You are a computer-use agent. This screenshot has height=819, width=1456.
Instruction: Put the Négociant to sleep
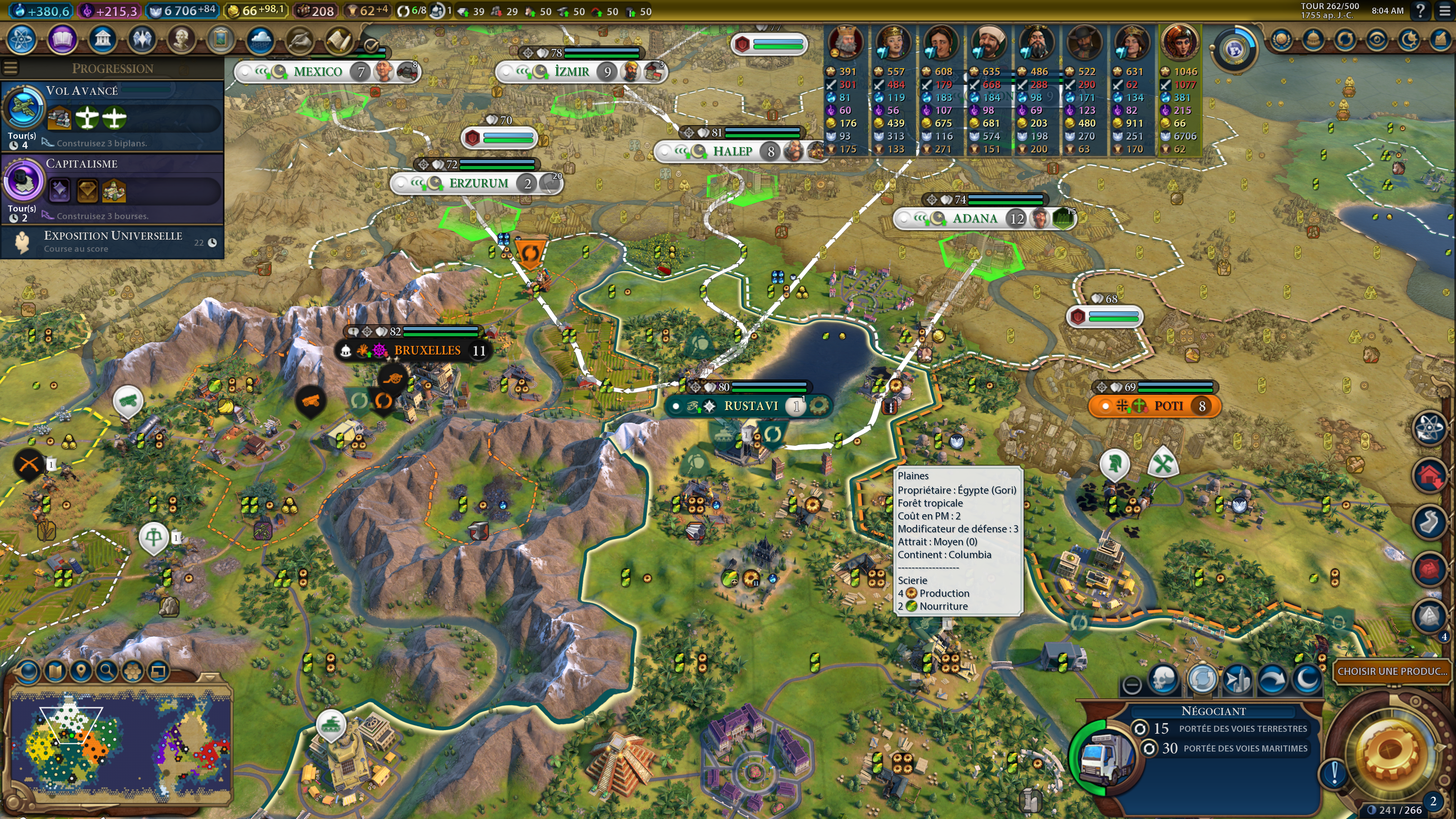1307,679
